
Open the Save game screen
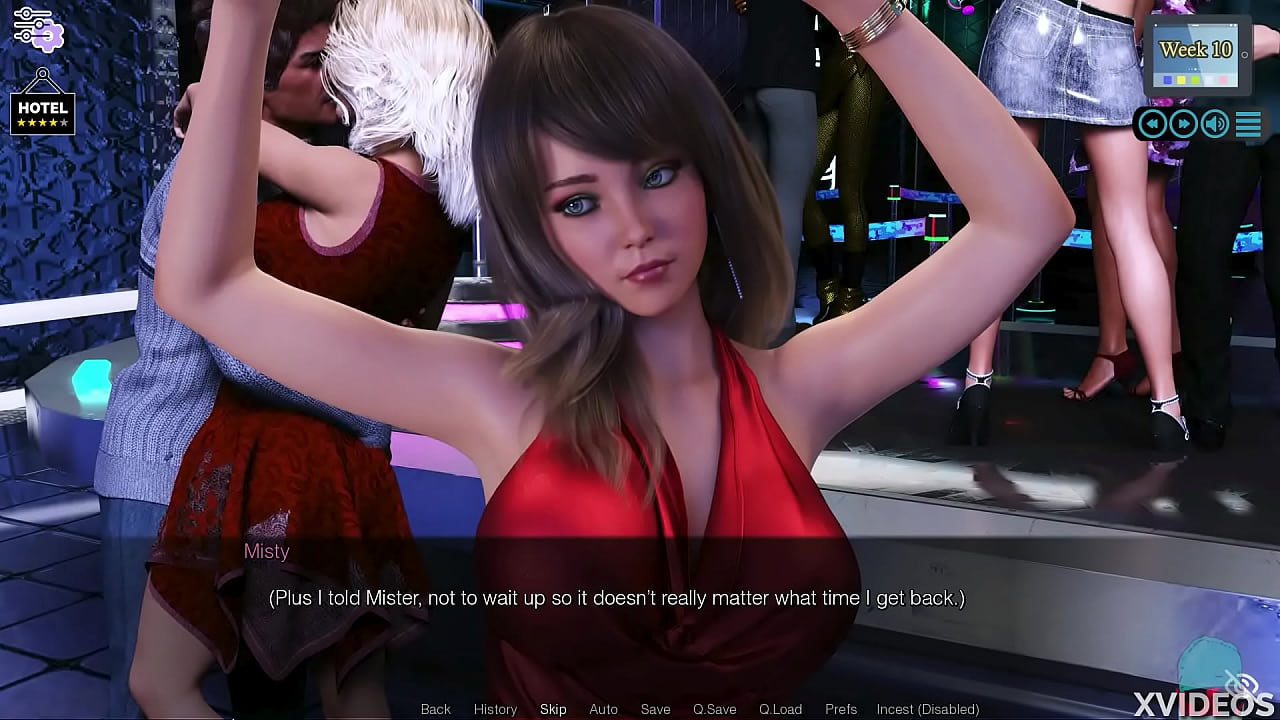click(x=655, y=709)
